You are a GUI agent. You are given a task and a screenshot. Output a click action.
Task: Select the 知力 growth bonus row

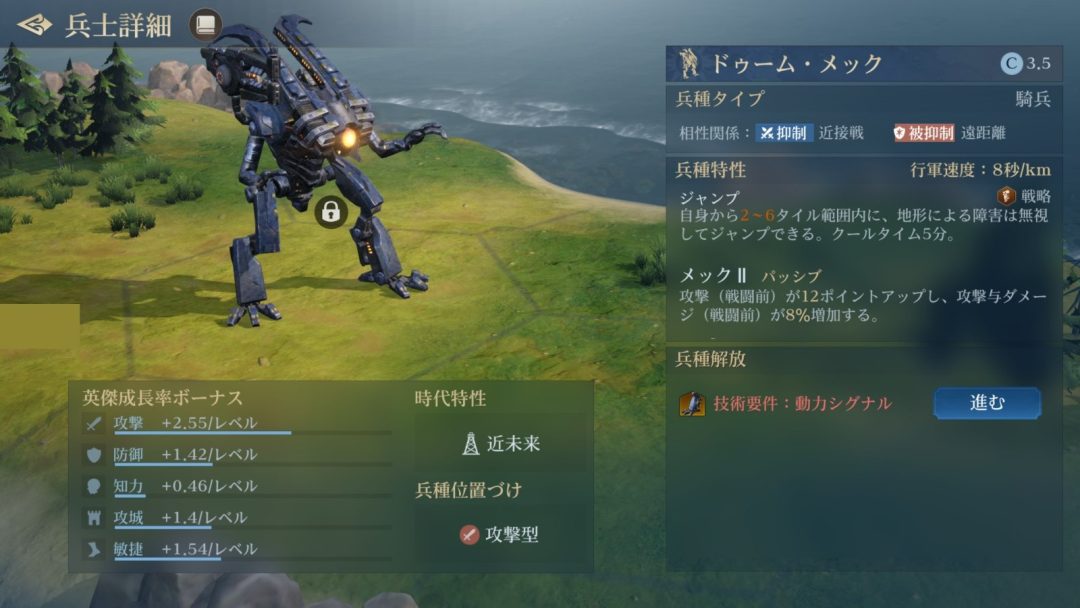pos(237,487)
